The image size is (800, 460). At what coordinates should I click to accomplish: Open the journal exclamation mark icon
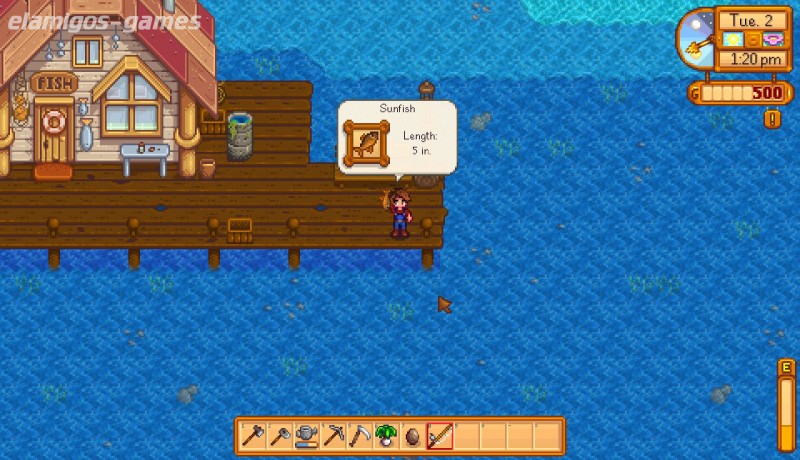click(x=772, y=119)
